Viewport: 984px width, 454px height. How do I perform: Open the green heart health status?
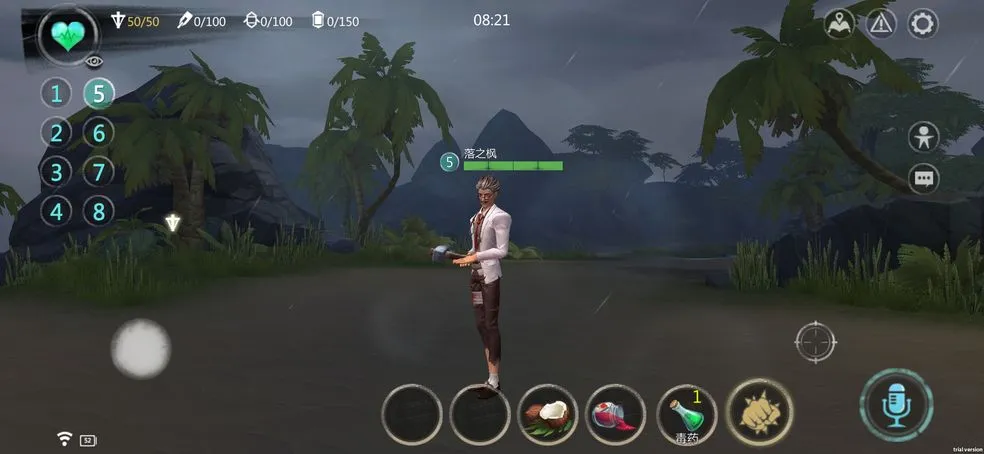click(67, 36)
